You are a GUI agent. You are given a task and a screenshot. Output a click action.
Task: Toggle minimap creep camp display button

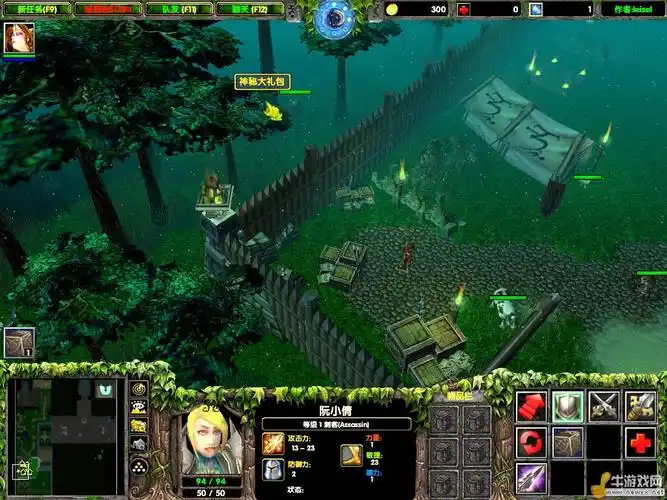(139, 445)
